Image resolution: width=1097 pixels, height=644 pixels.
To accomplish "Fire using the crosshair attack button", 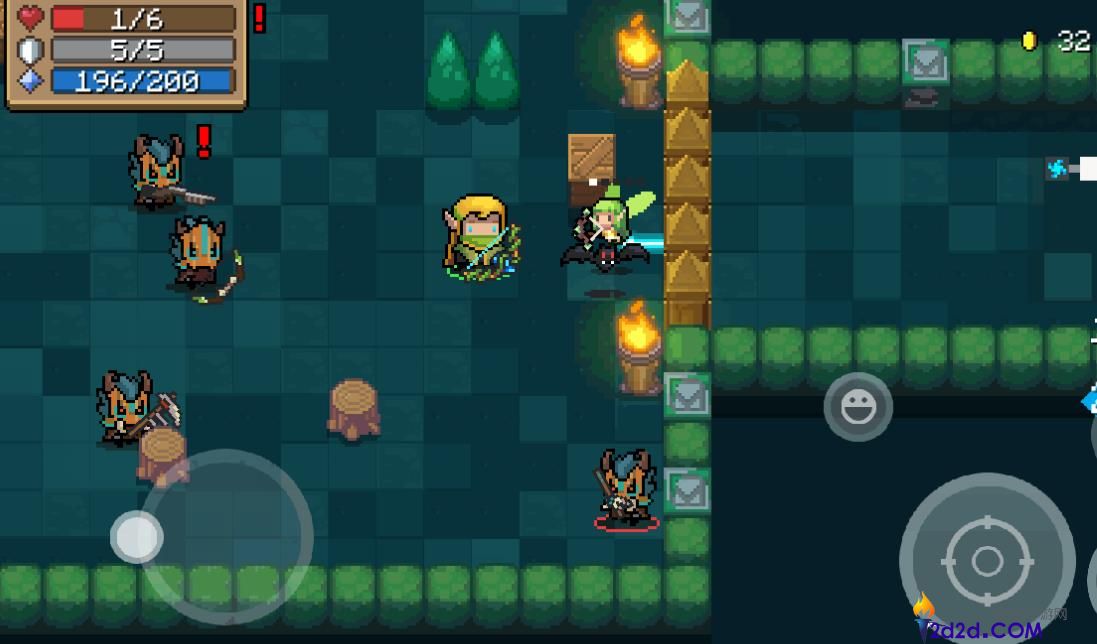I will pos(986,560).
